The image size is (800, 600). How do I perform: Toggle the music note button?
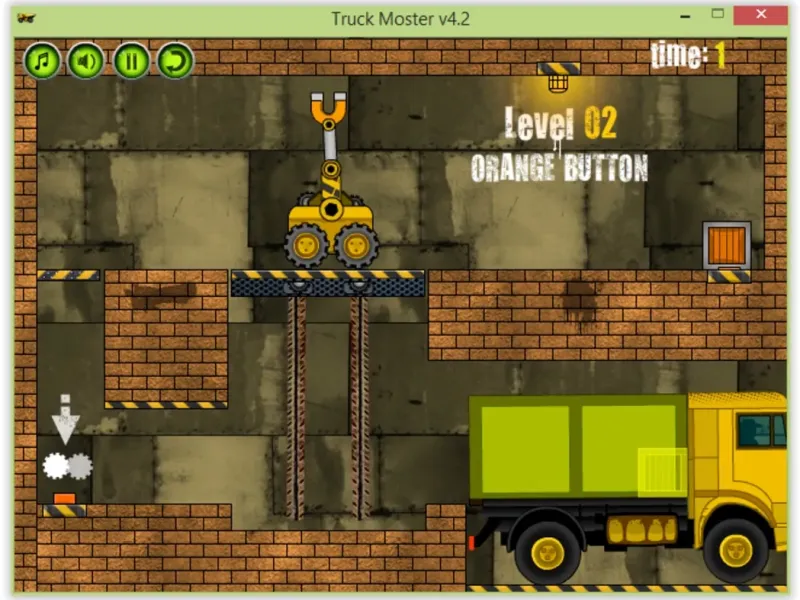42,61
